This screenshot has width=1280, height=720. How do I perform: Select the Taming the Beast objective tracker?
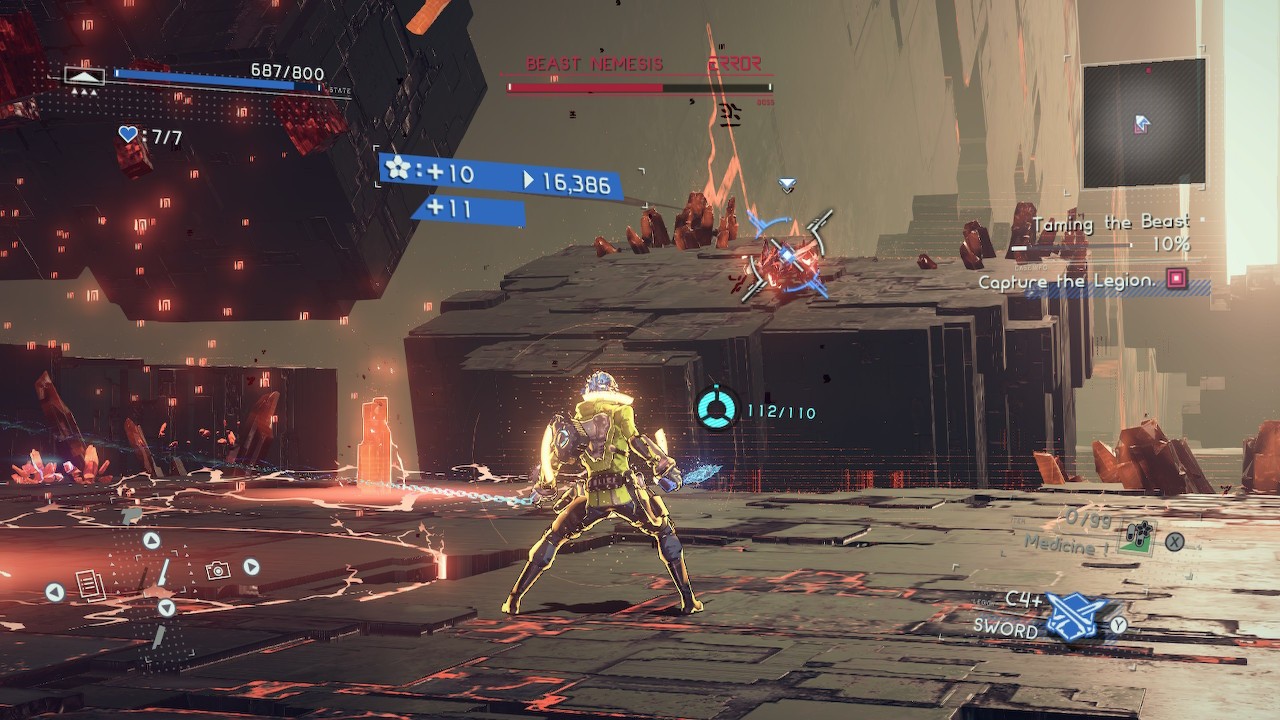(x=1110, y=223)
